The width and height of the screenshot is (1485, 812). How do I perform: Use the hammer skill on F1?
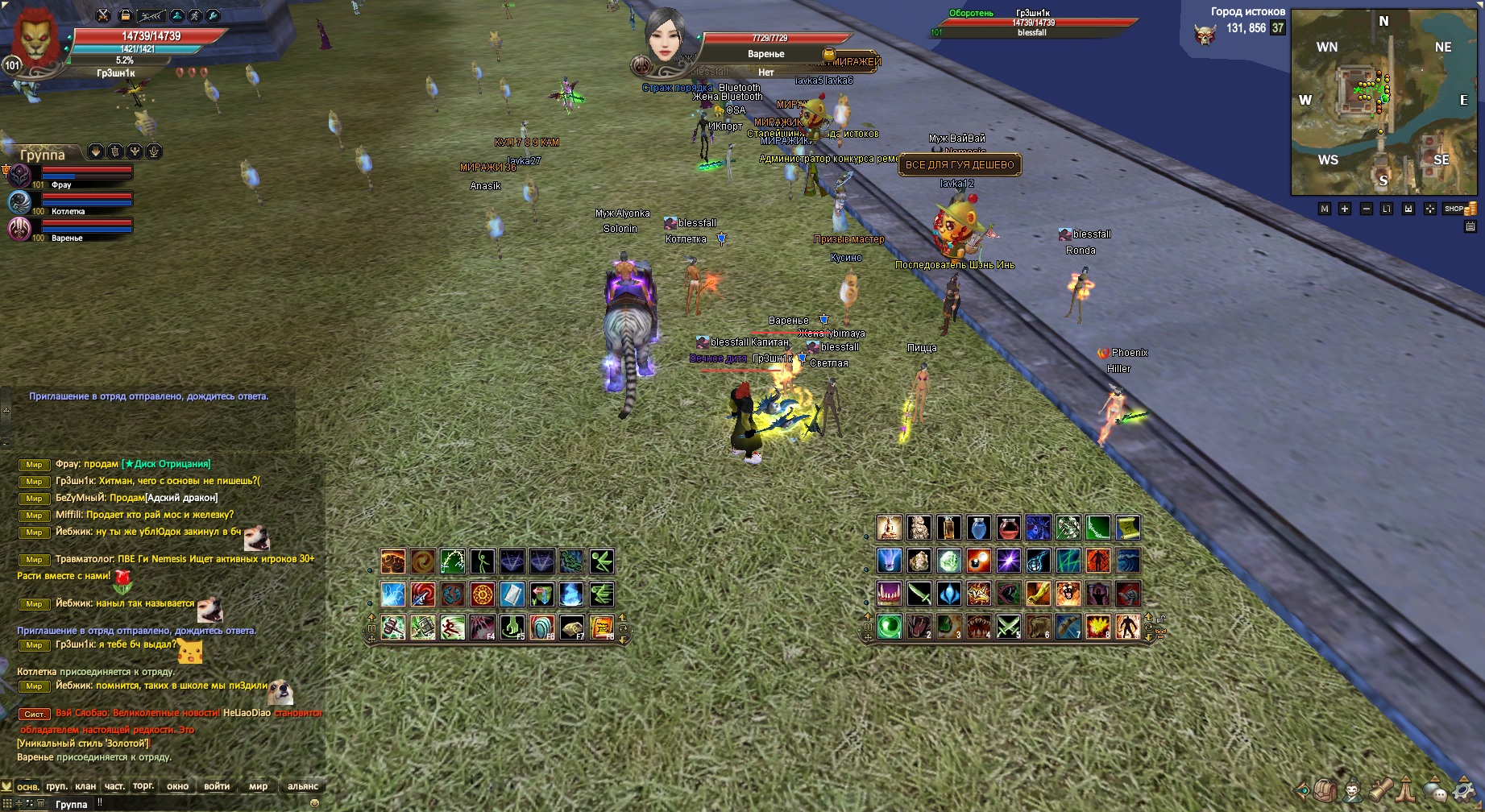tap(393, 627)
